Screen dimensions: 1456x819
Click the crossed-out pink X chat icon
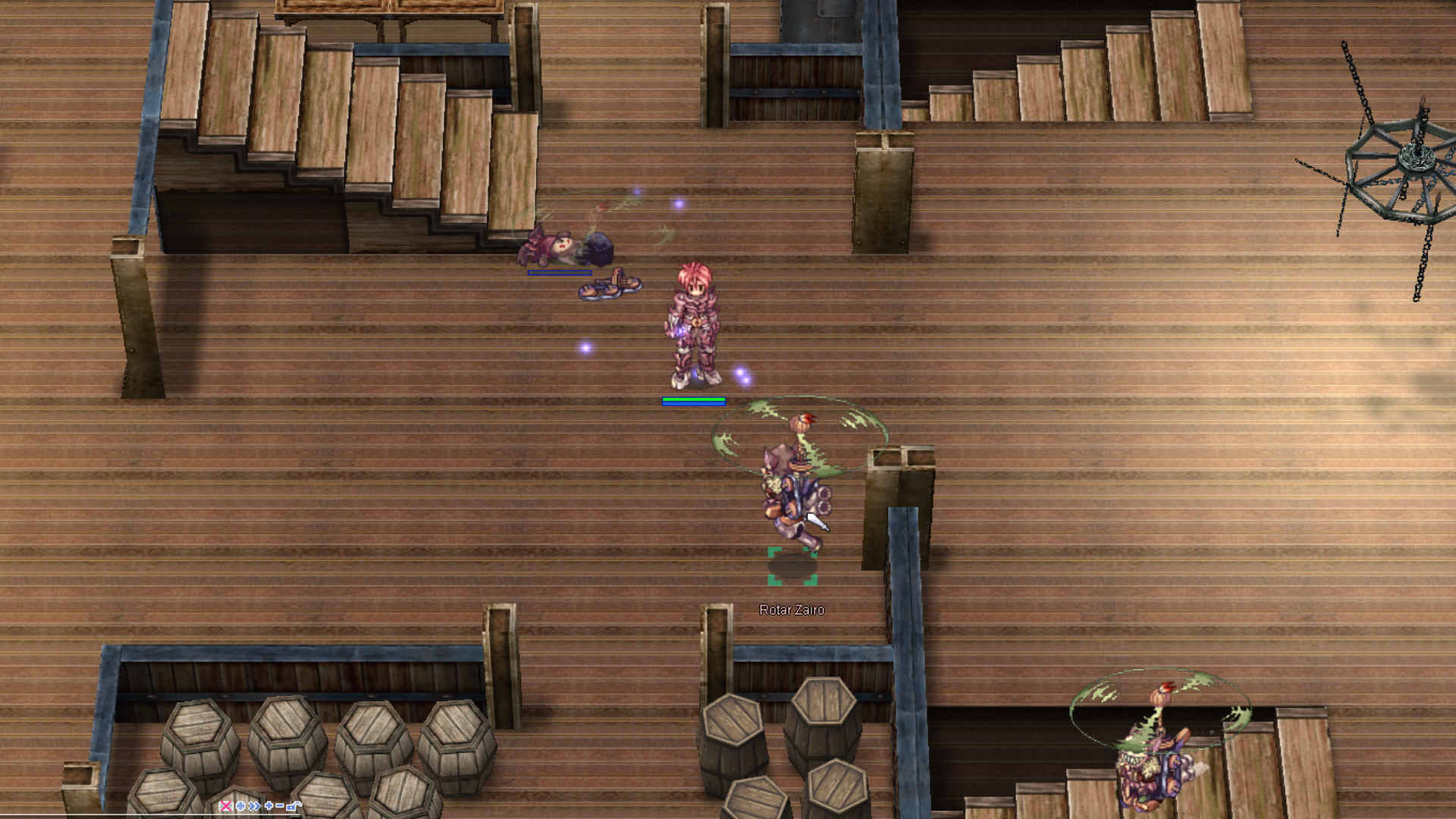(x=225, y=806)
